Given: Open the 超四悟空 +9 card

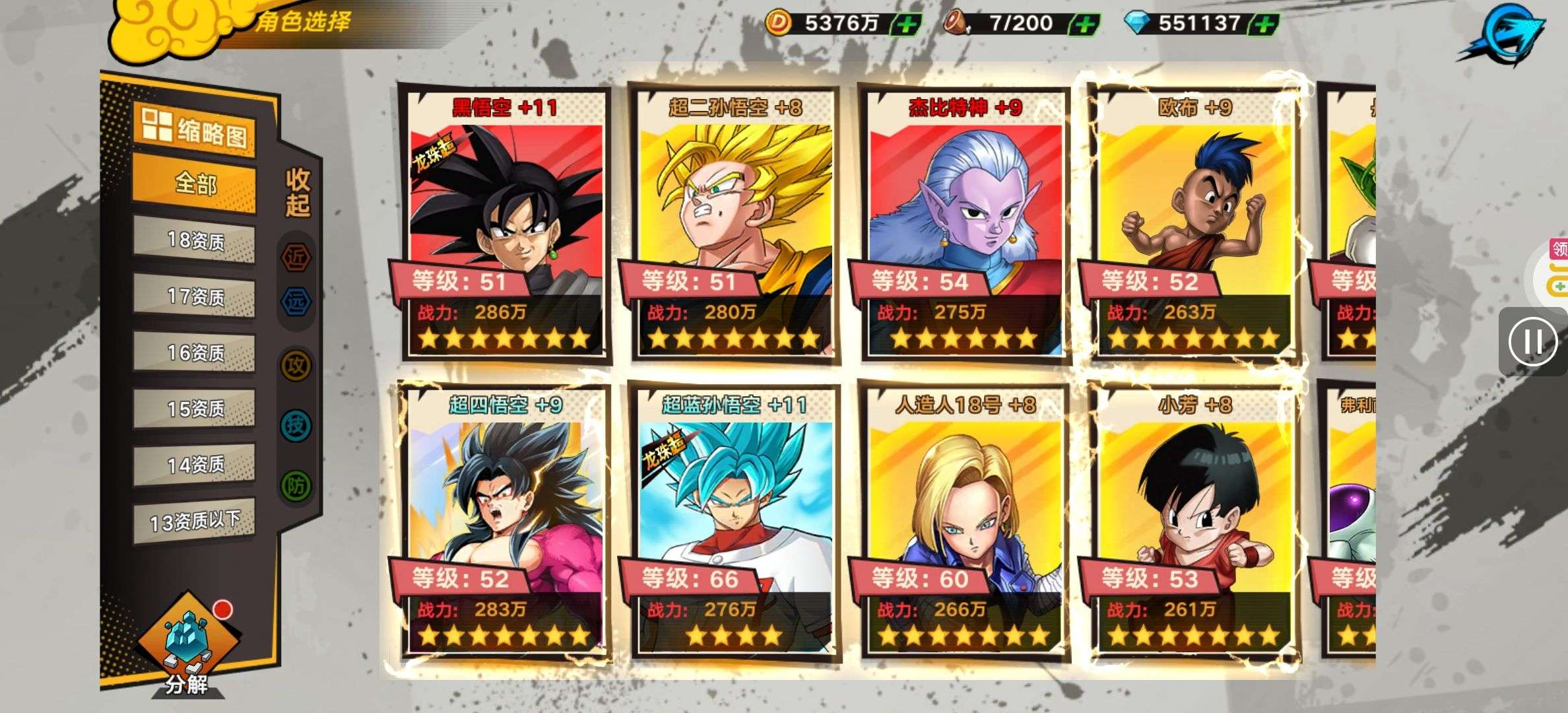Looking at the screenshot, I should coord(506,522).
